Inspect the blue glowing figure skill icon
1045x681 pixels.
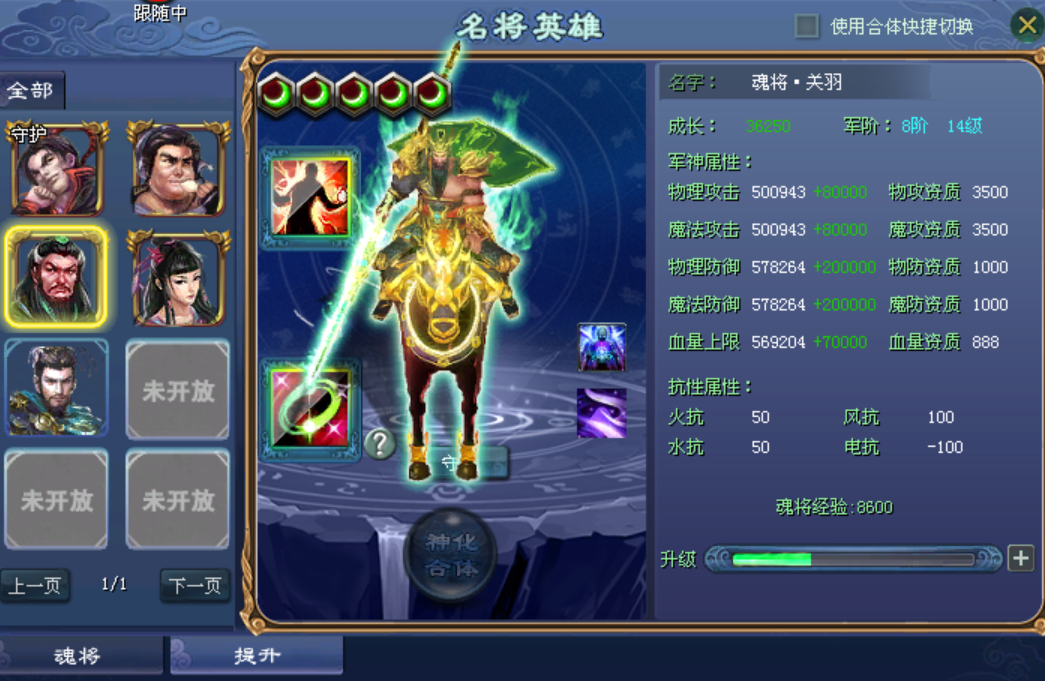pyautogui.click(x=601, y=347)
